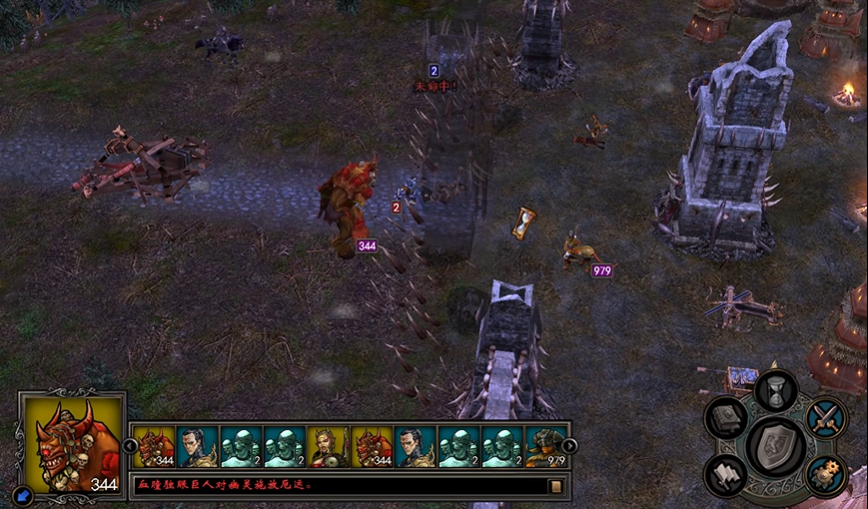Toggle auto-combat with the crossed swords icon
868x509 pixels.
click(826, 416)
